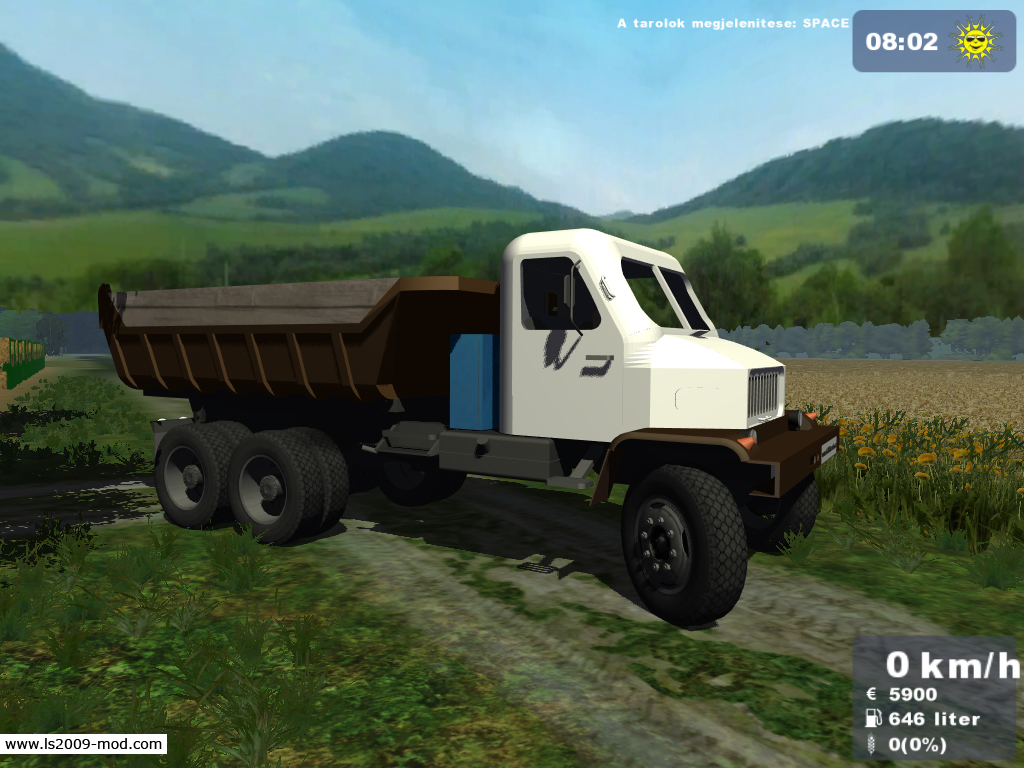Click the sunny weather icon
The image size is (1024, 768).
(976, 41)
